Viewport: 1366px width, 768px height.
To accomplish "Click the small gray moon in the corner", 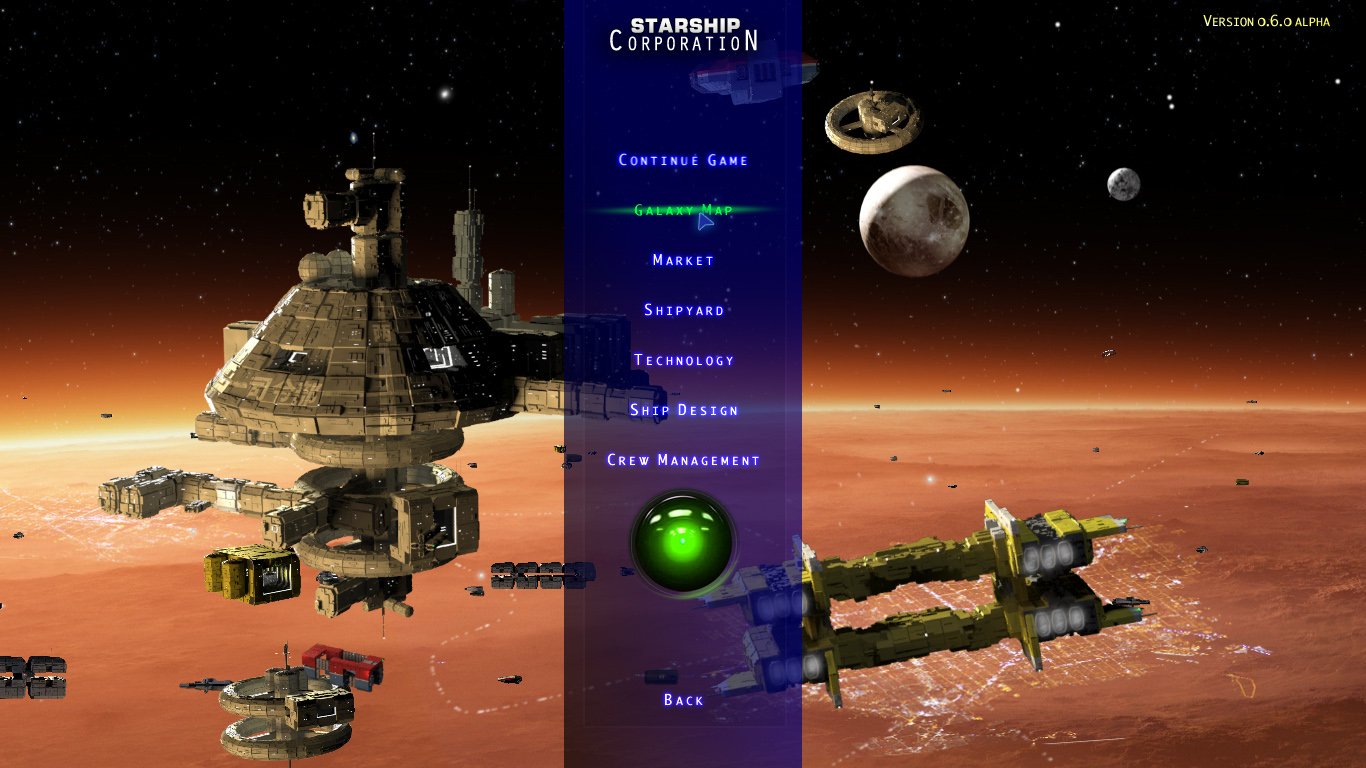I will (x=1122, y=184).
